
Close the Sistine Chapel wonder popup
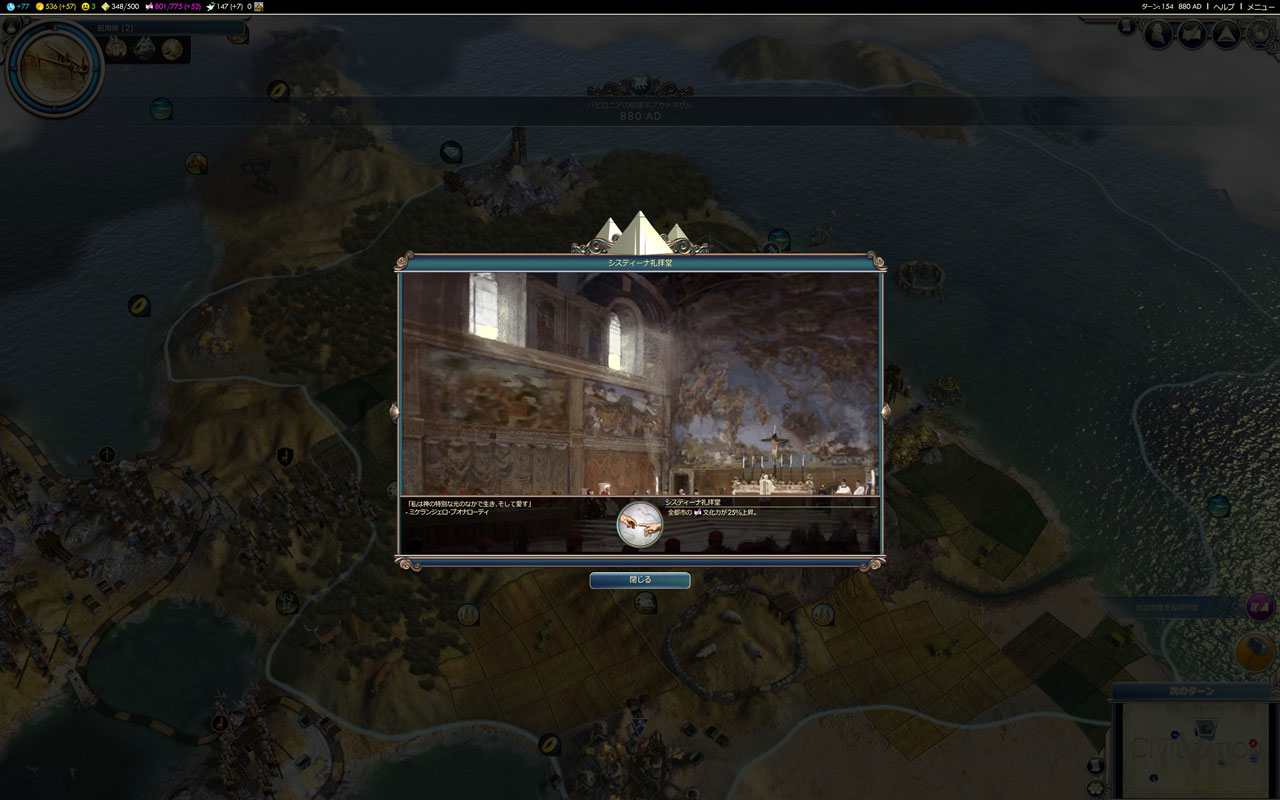pyautogui.click(x=639, y=580)
